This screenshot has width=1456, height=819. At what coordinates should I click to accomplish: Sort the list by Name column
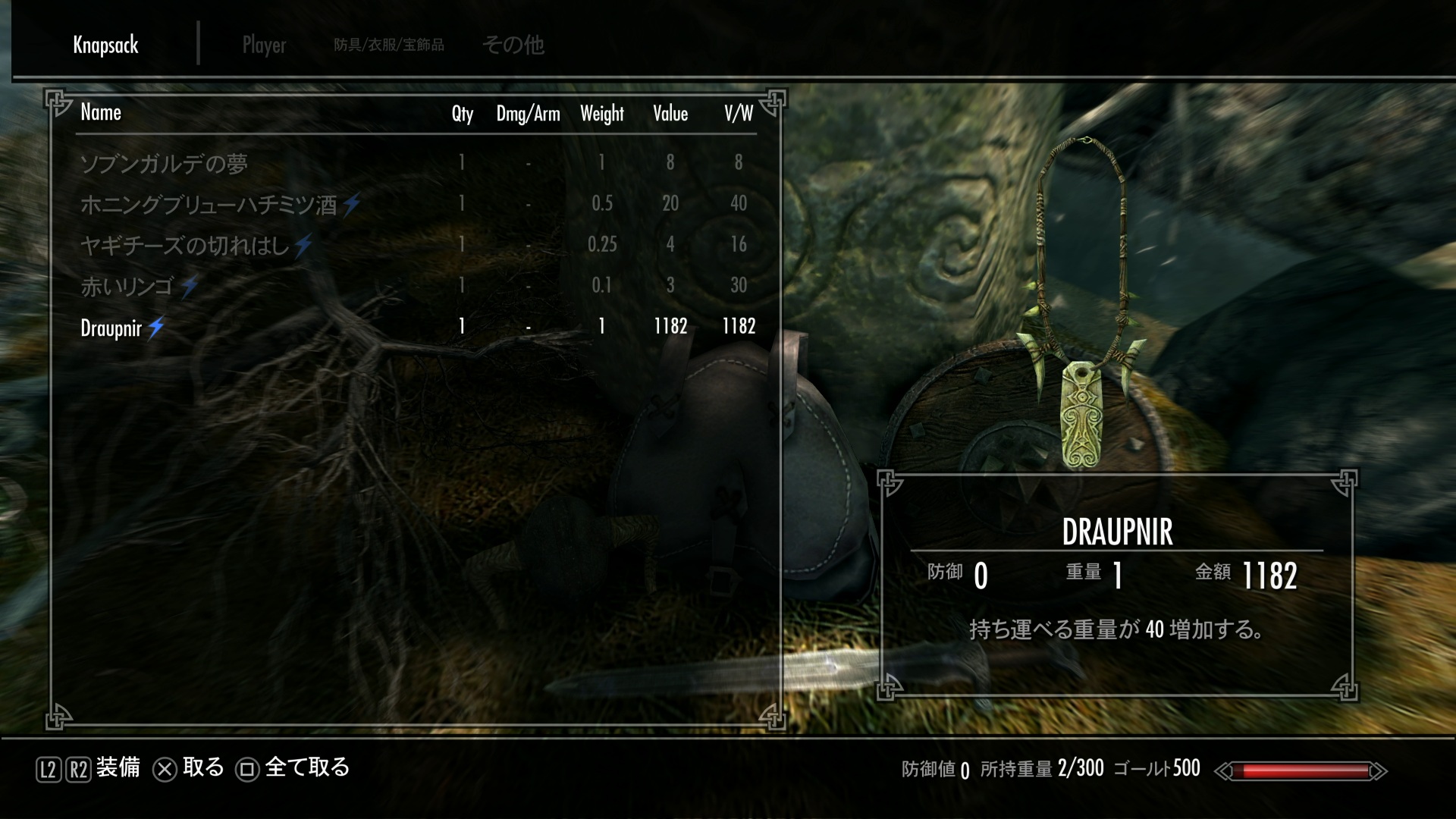tap(101, 113)
